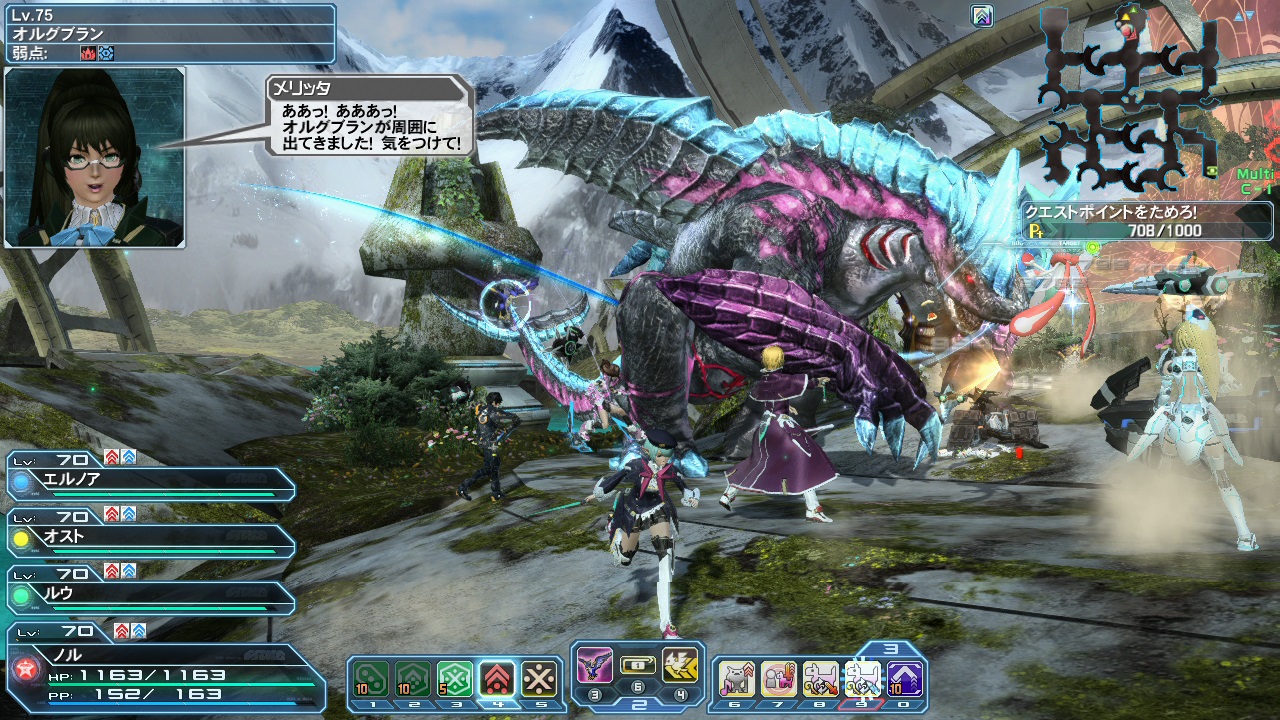Select the pink pet and person icon
This screenshot has width=1280, height=720.
pyautogui.click(x=779, y=679)
